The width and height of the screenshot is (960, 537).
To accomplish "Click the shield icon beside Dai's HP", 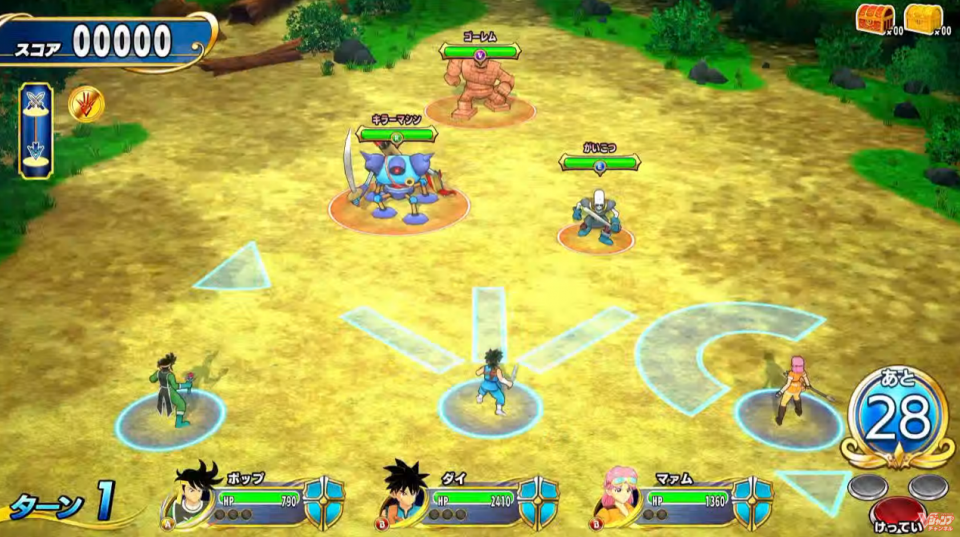I will 538,501.
